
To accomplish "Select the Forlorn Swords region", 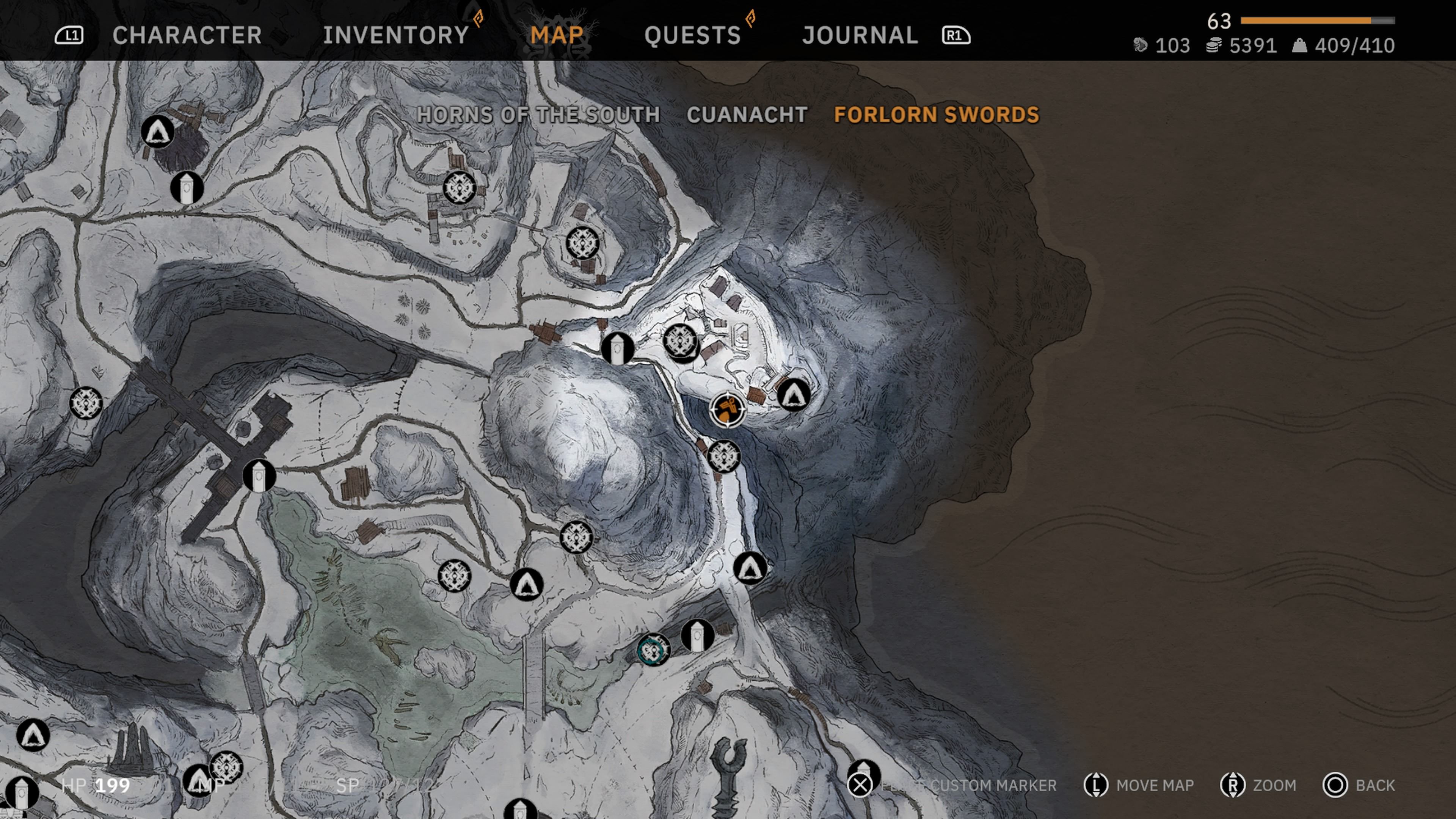I will (937, 115).
